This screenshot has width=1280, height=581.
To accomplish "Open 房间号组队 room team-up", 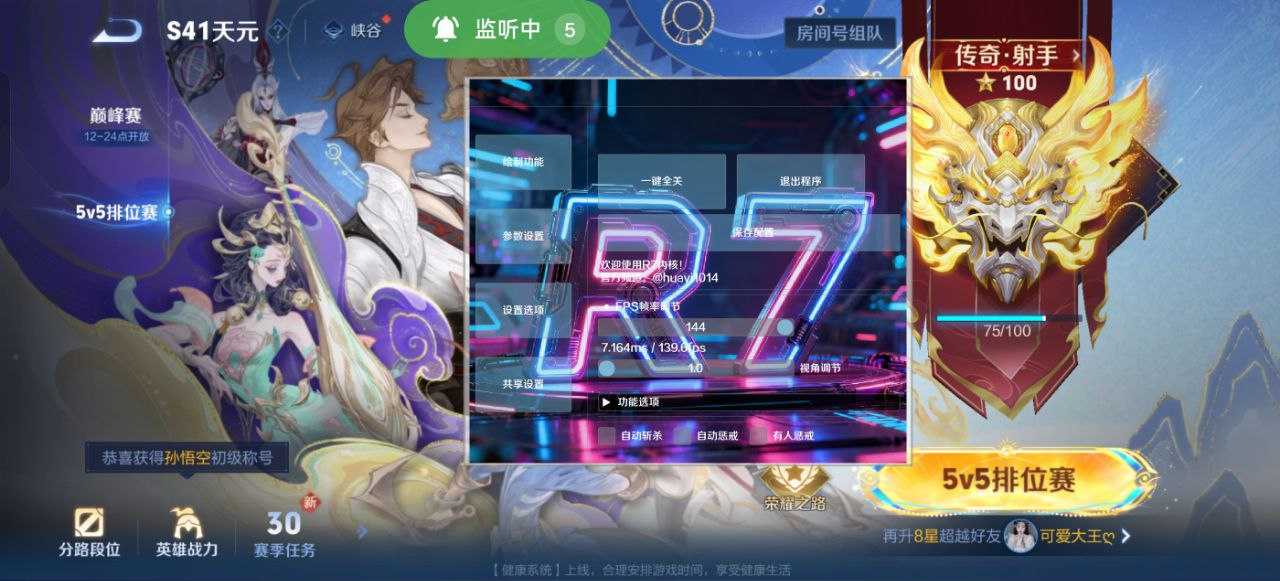I will (x=838, y=32).
